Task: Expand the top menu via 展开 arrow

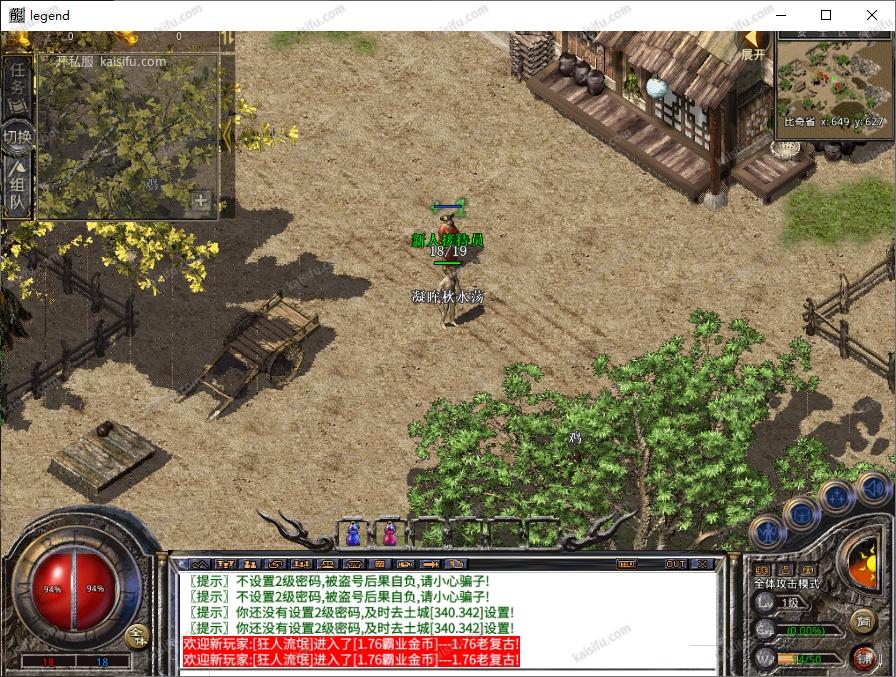Action: [753, 45]
